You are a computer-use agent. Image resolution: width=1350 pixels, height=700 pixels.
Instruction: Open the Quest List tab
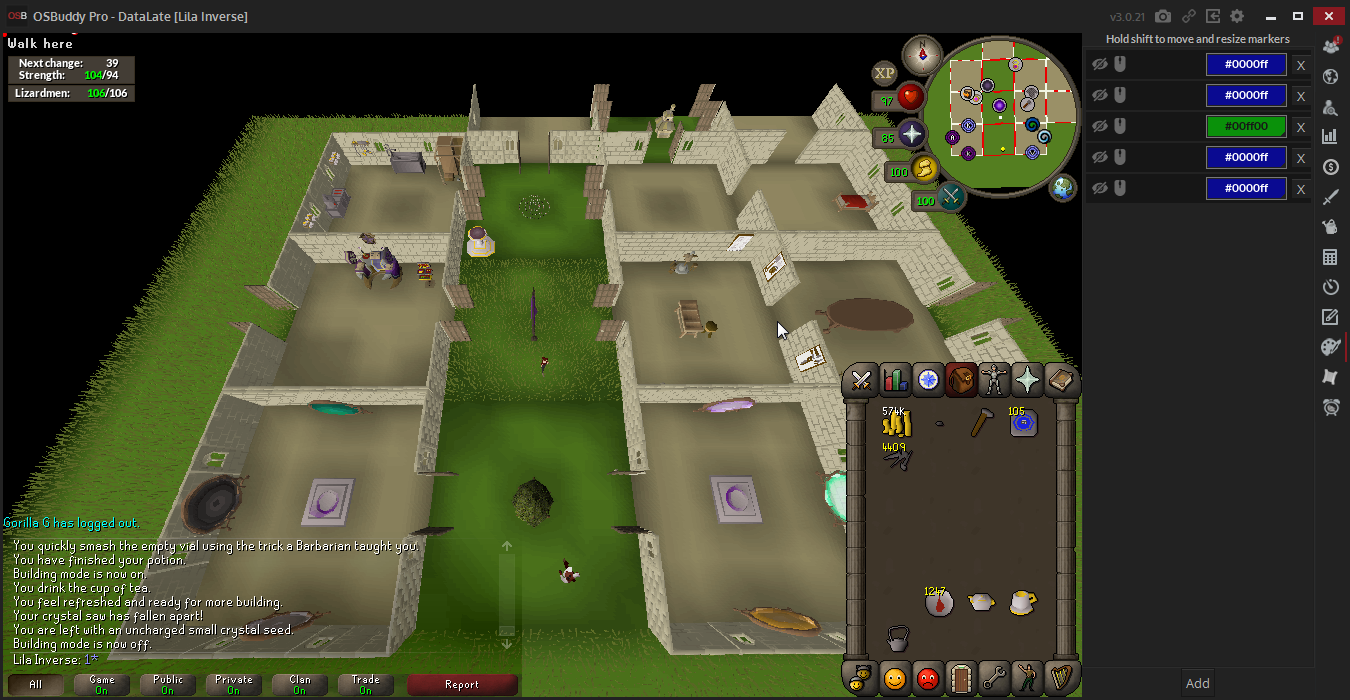tap(928, 381)
